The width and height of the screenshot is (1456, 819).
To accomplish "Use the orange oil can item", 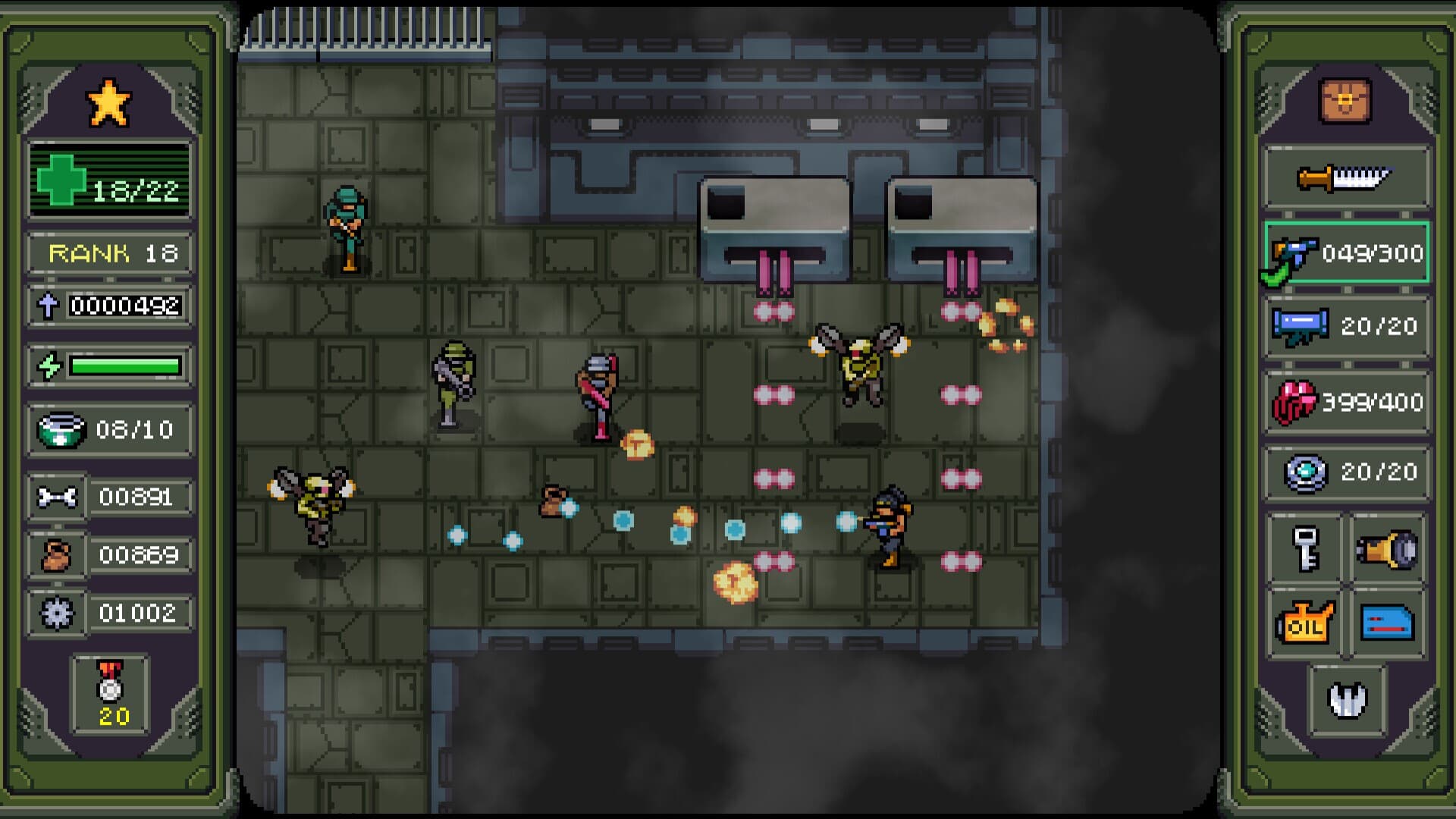I will [1306, 623].
